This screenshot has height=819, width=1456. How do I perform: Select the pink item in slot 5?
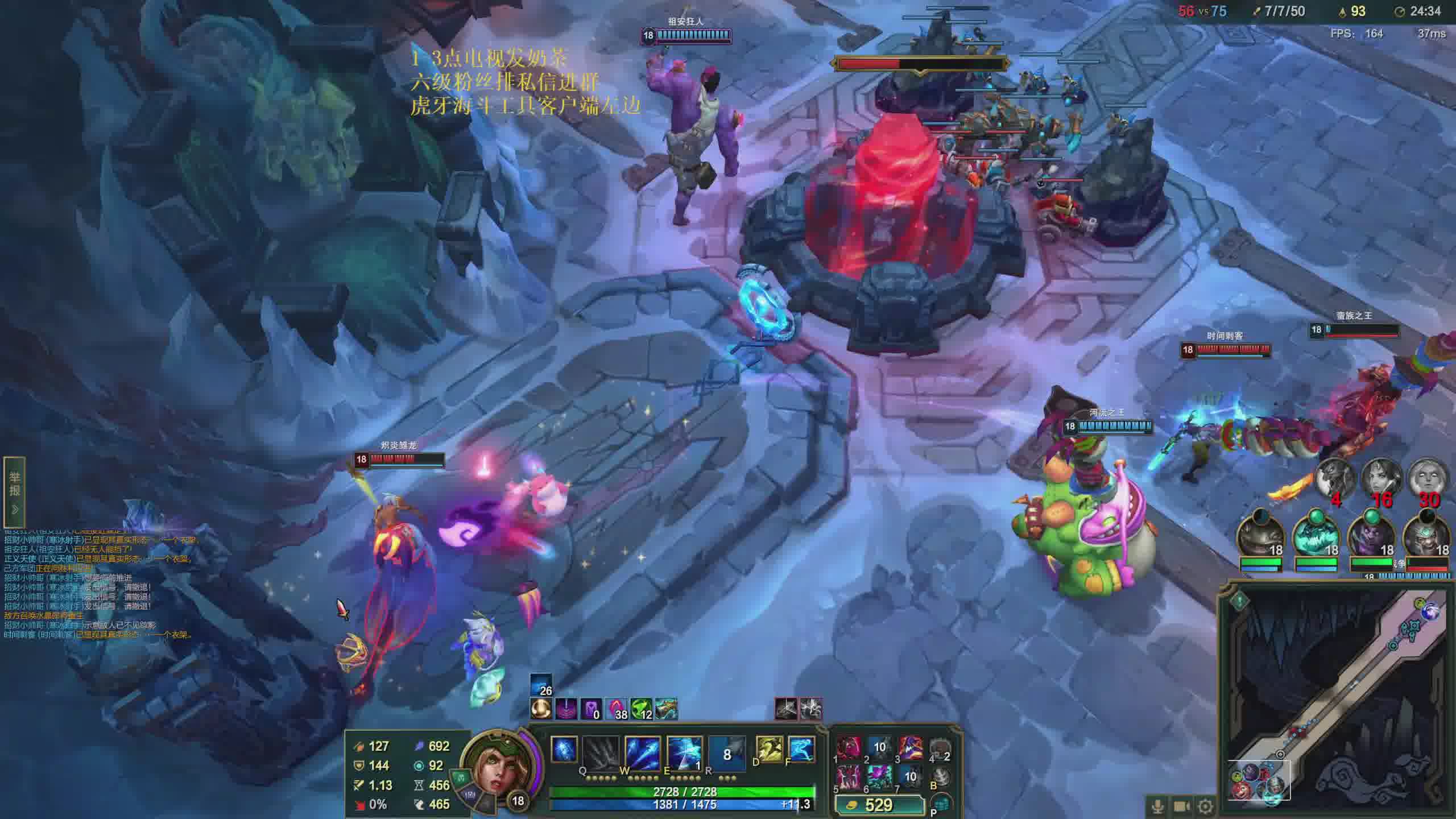(x=849, y=776)
